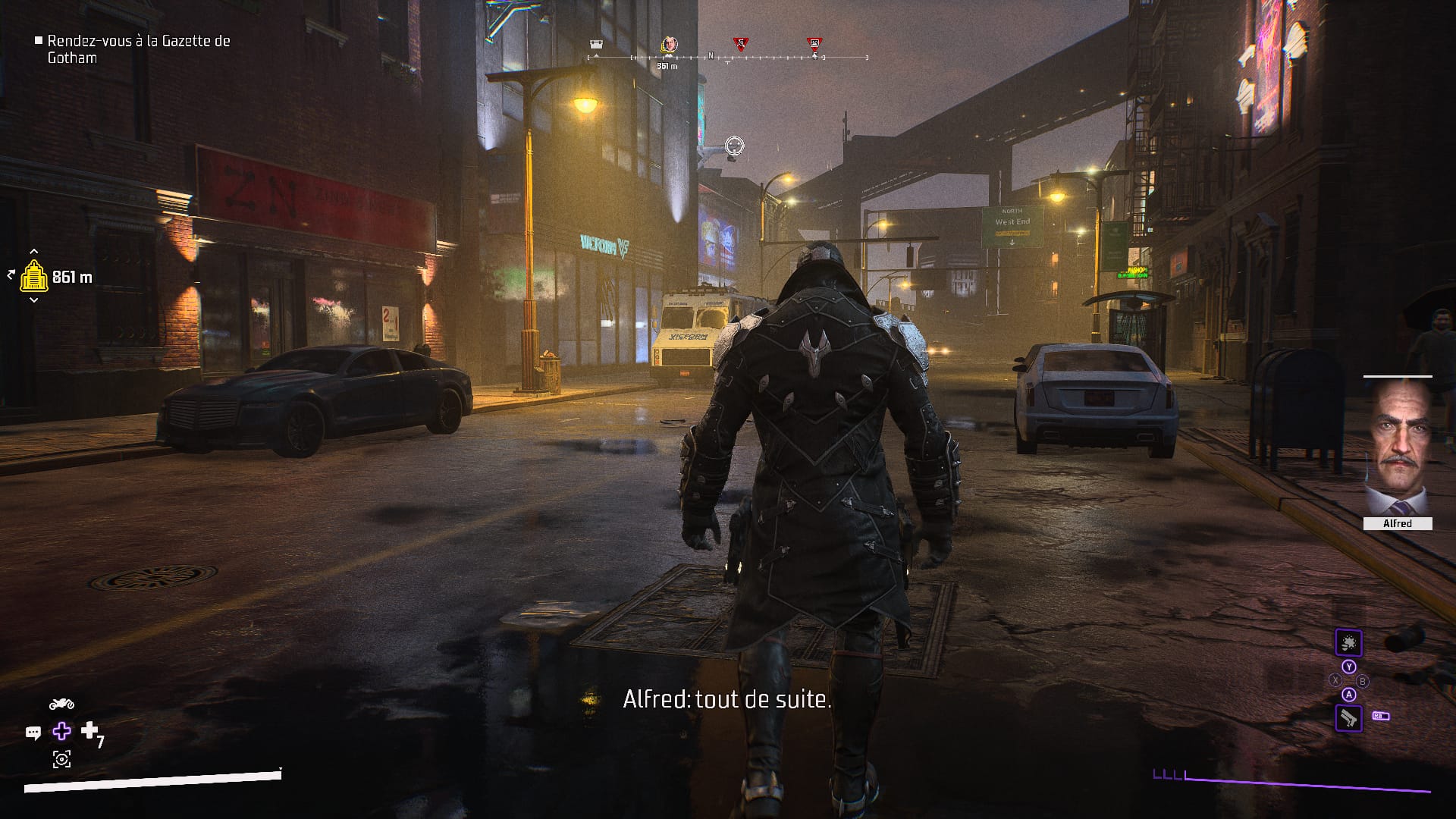Select the Gazette de Gotham objective tracker
Viewport: 1456px width, 819px height.
coord(139,49)
